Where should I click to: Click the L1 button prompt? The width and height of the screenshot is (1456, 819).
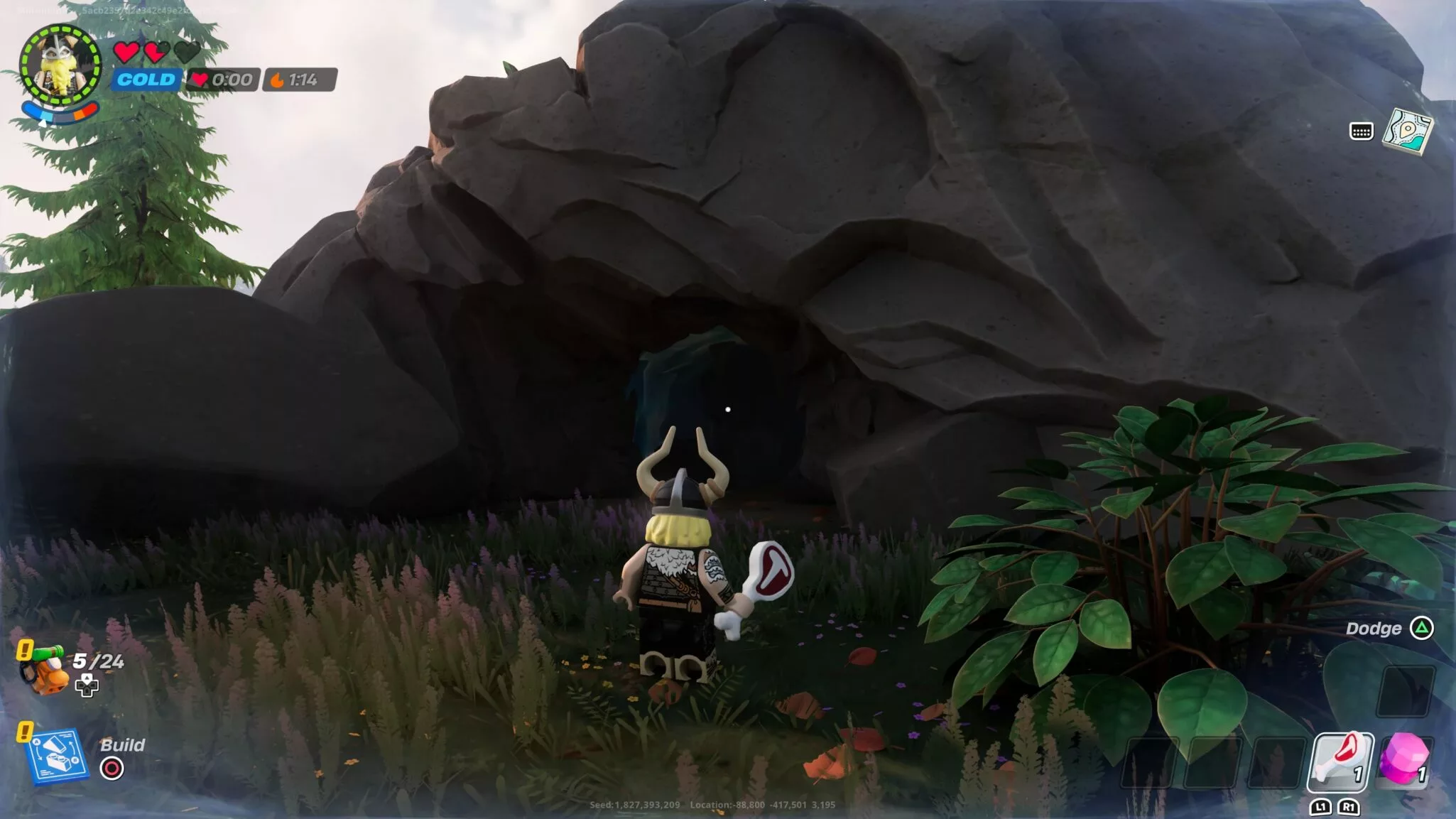click(x=1322, y=808)
